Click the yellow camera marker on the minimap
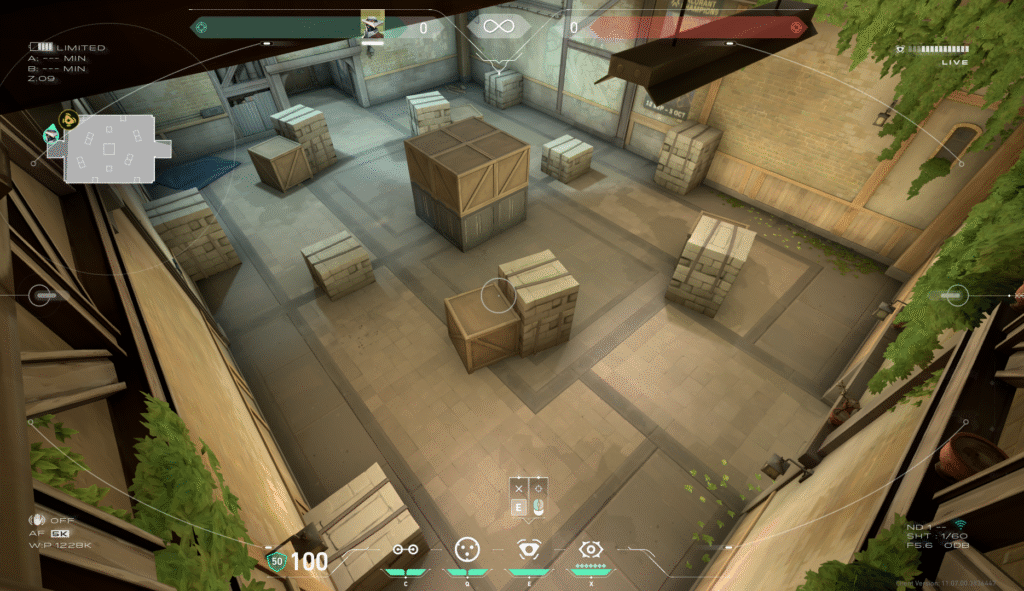Image resolution: width=1024 pixels, height=591 pixels. tap(68, 121)
